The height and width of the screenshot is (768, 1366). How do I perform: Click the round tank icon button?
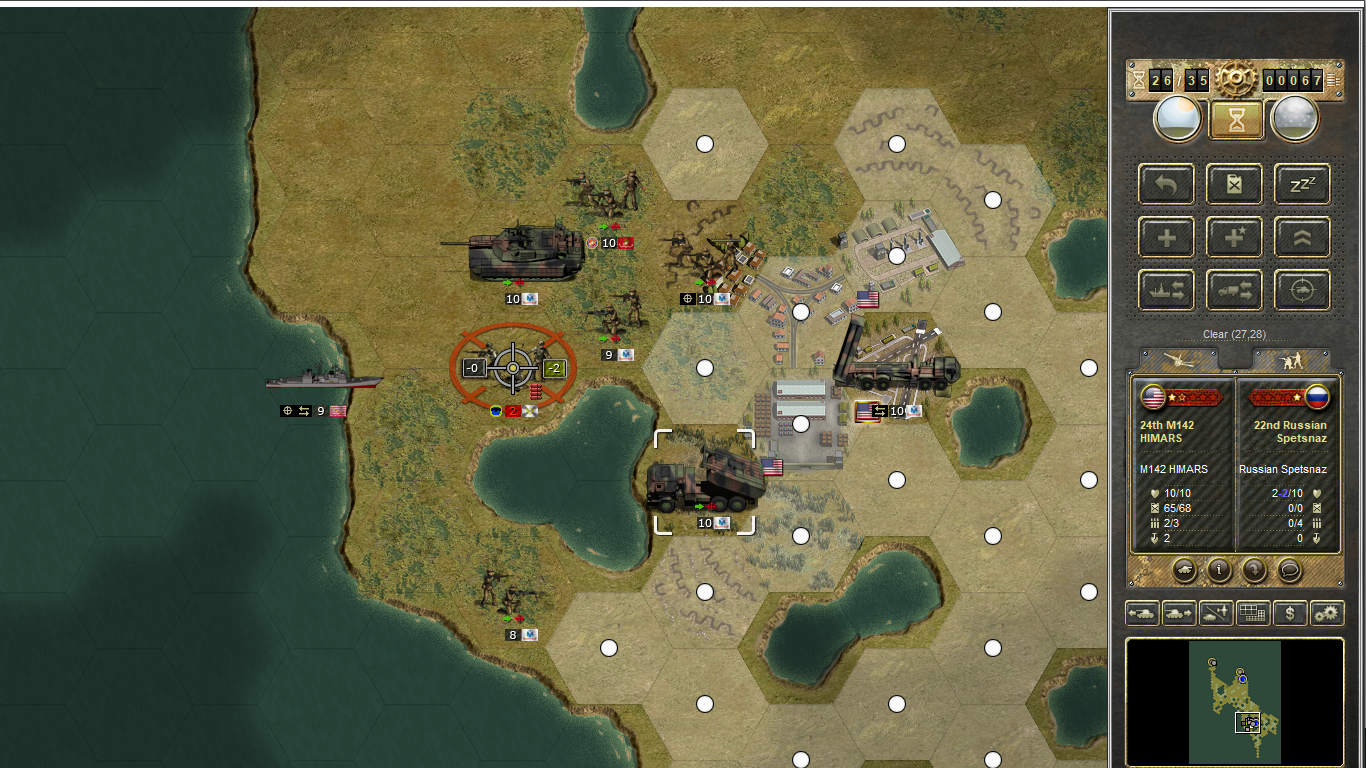click(x=1184, y=570)
